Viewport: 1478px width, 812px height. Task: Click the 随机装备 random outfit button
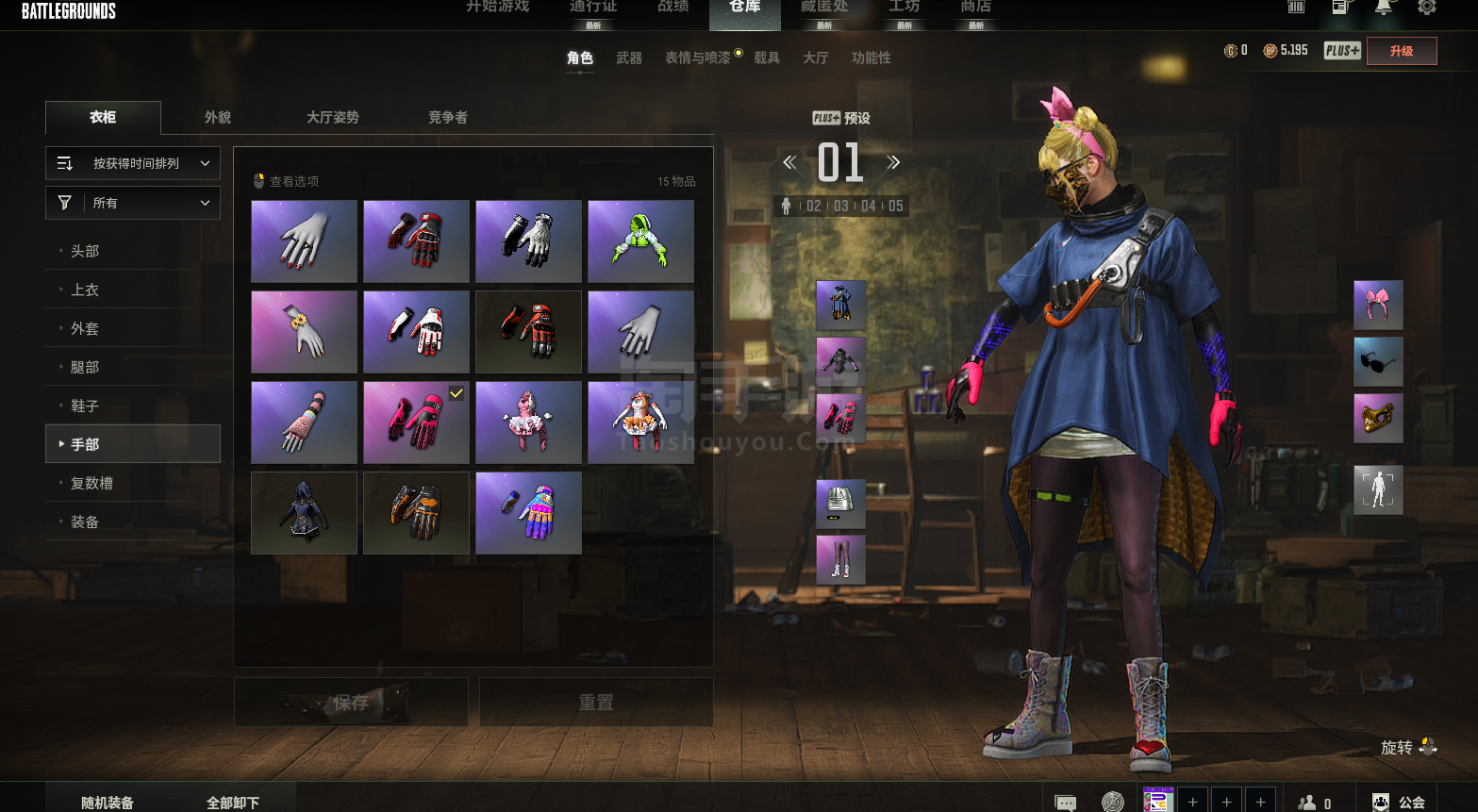(108, 803)
